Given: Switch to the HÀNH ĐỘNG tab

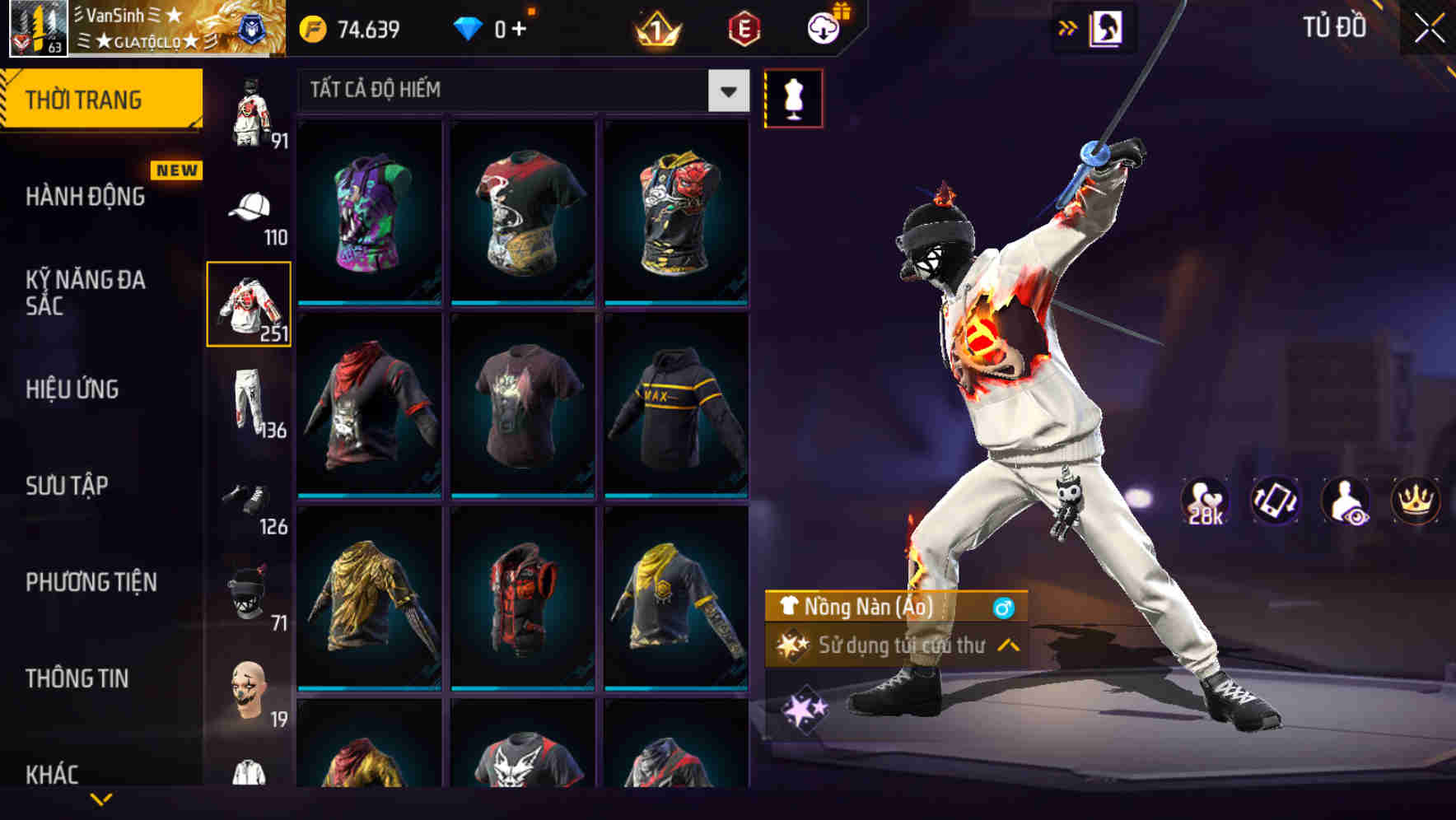Looking at the screenshot, I should 86,196.
